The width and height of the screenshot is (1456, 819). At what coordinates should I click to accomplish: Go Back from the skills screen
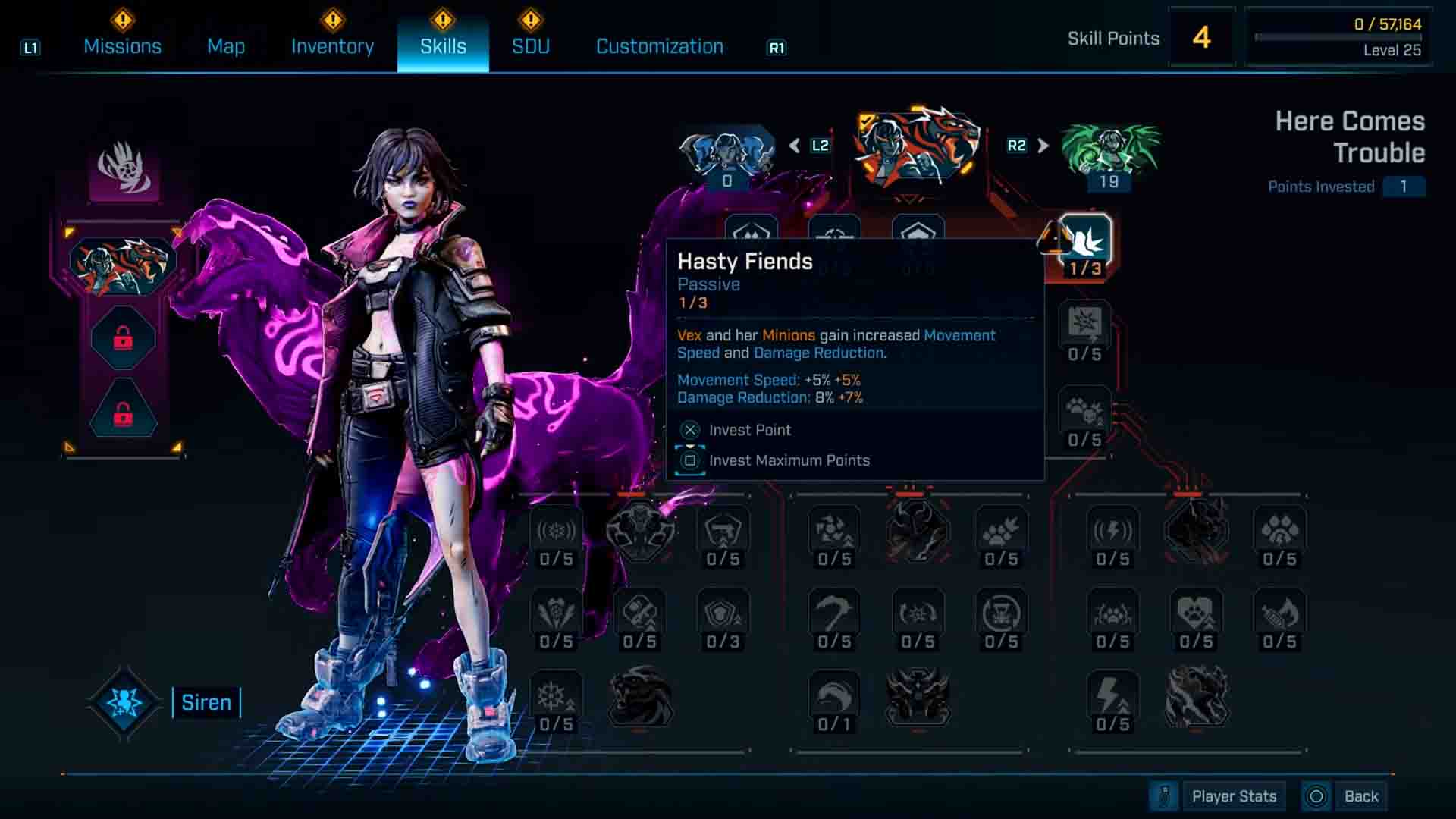pos(1360,796)
